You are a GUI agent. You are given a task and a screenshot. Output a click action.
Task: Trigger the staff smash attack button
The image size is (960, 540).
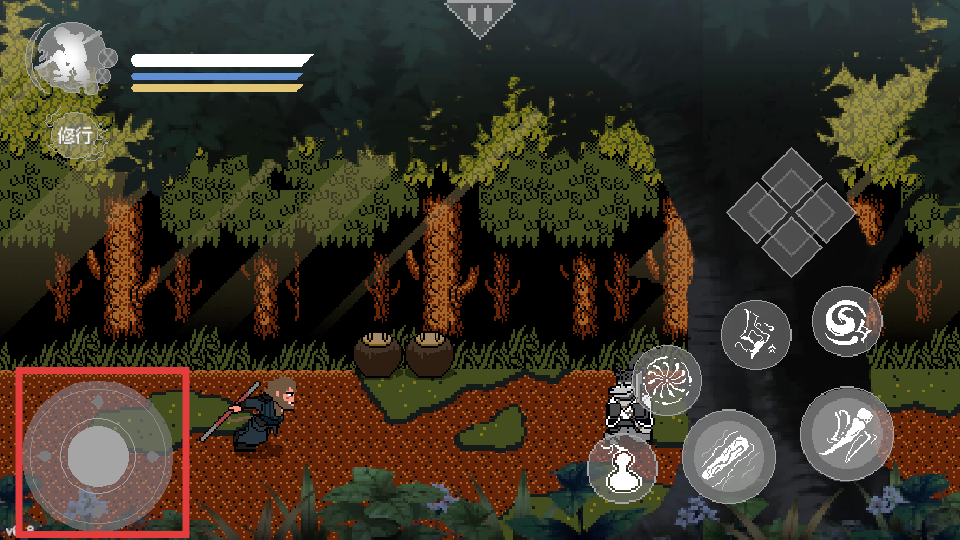pos(729,456)
